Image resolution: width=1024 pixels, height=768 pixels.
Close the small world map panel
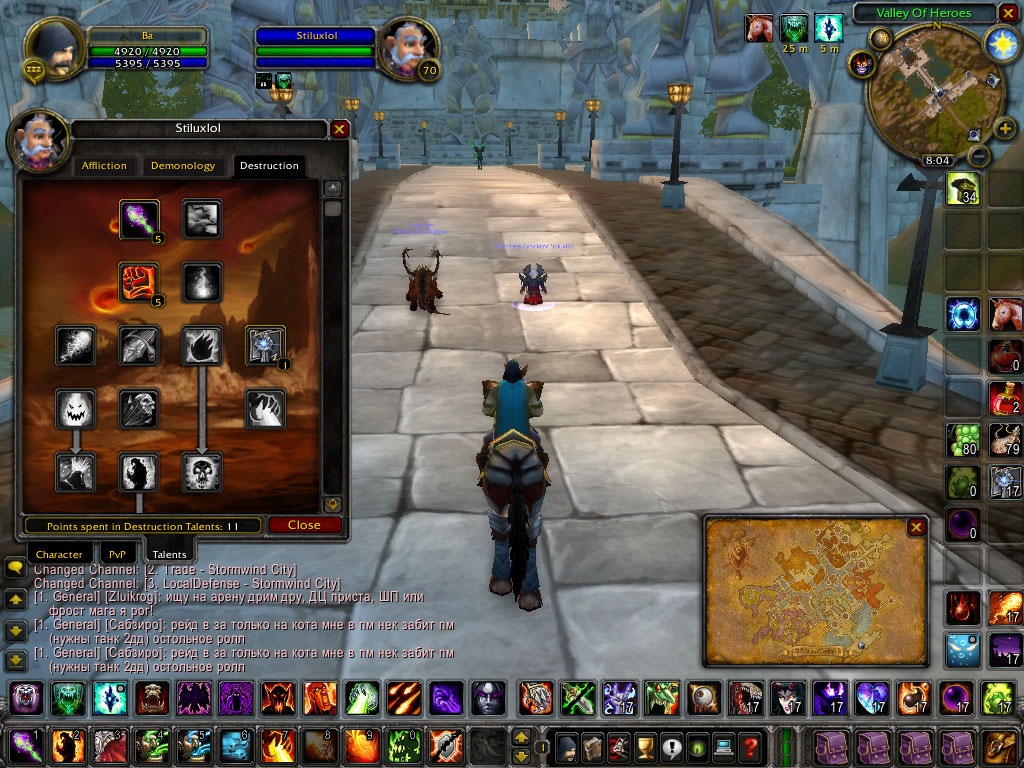point(916,527)
